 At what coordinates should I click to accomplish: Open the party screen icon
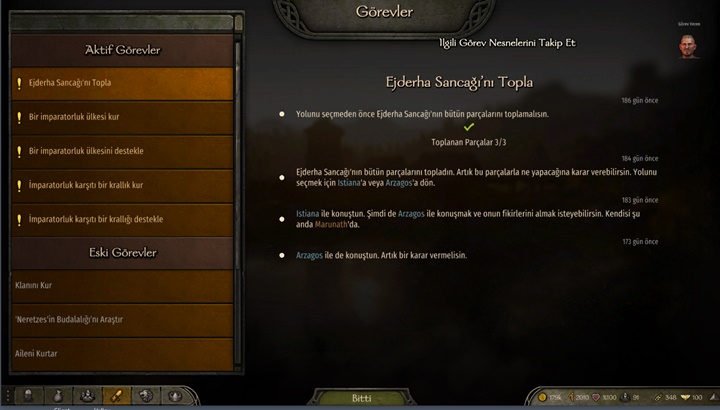coord(87,396)
